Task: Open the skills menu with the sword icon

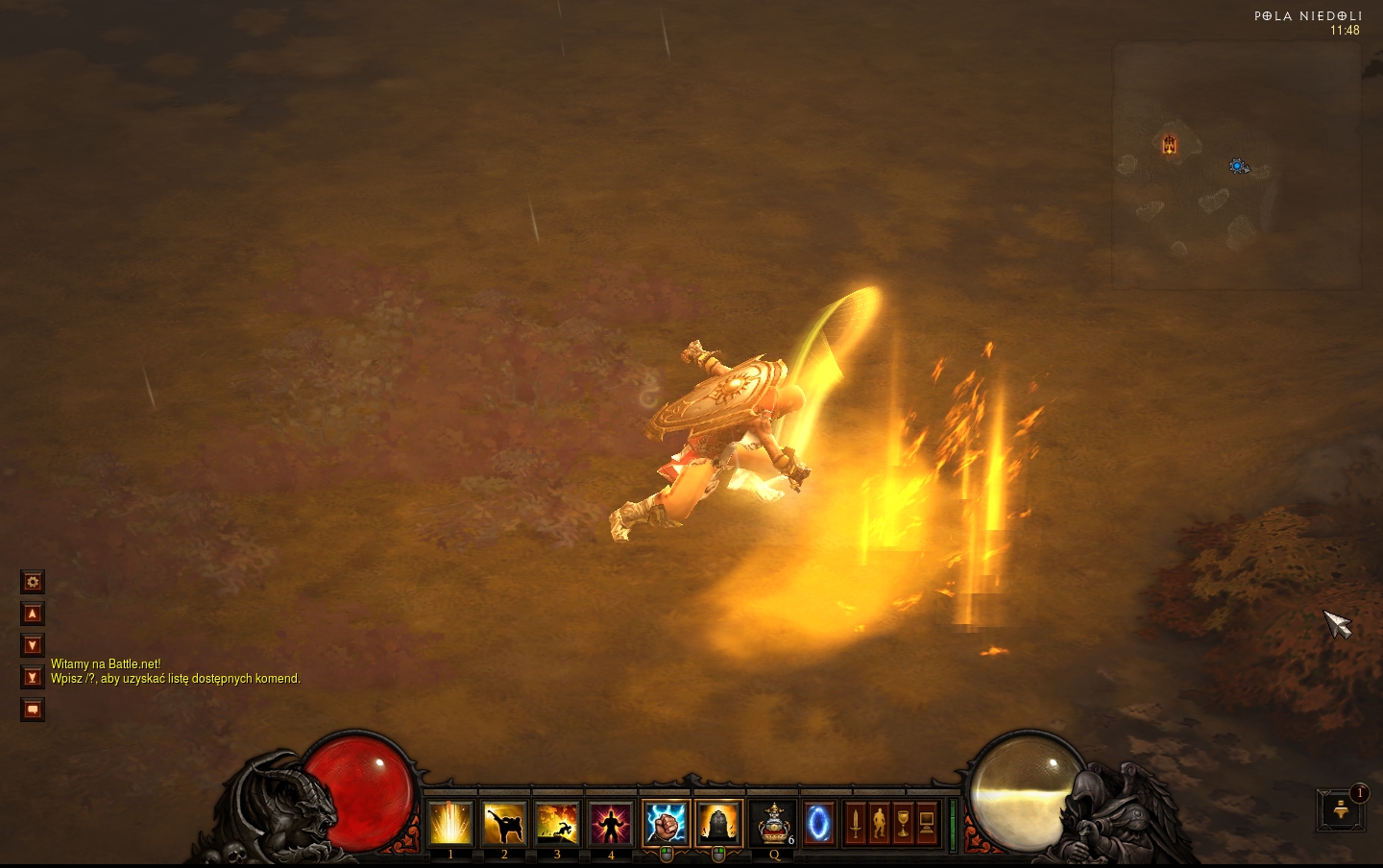Action: click(x=855, y=824)
